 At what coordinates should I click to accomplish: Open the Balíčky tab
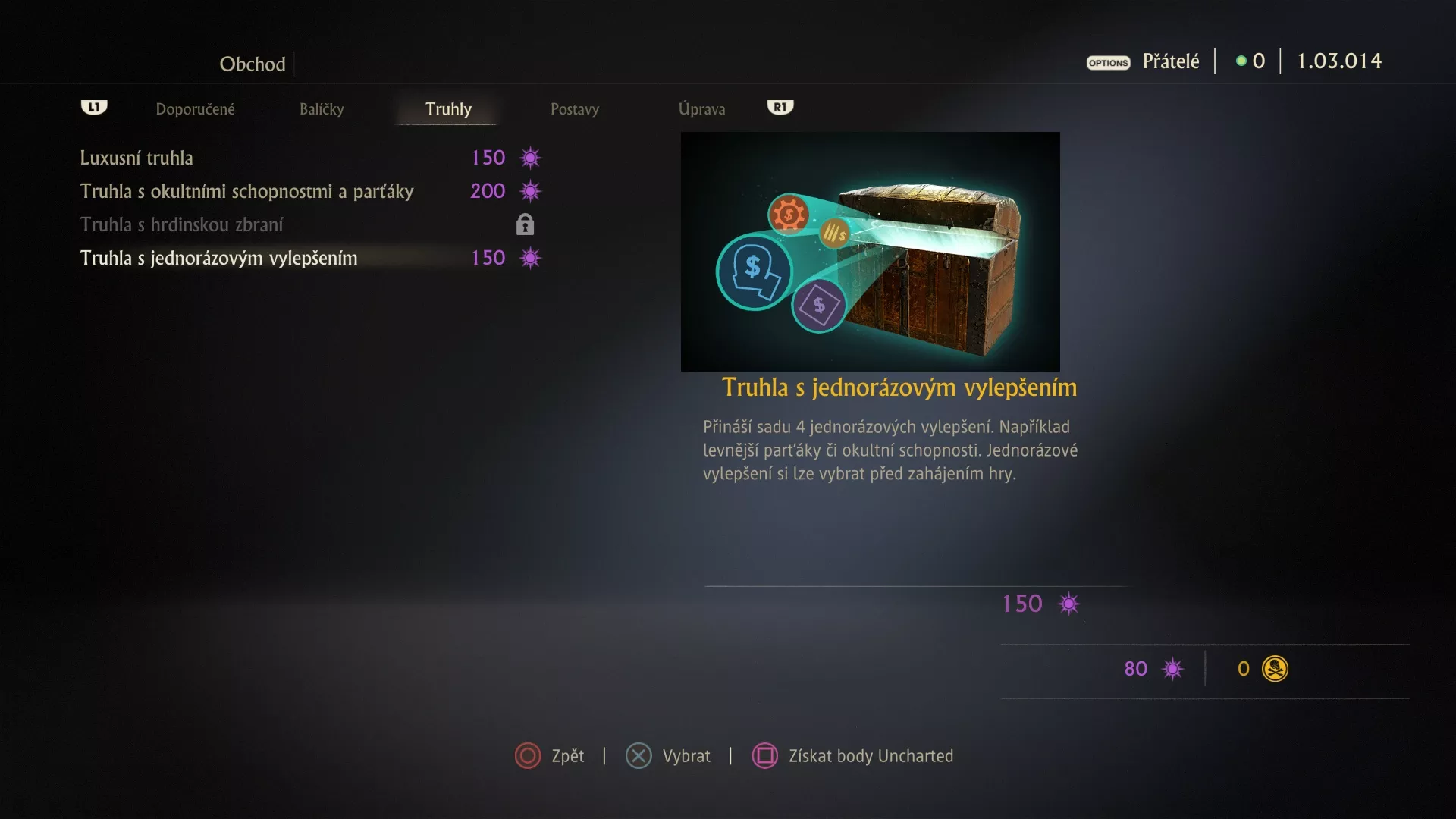pos(322,109)
